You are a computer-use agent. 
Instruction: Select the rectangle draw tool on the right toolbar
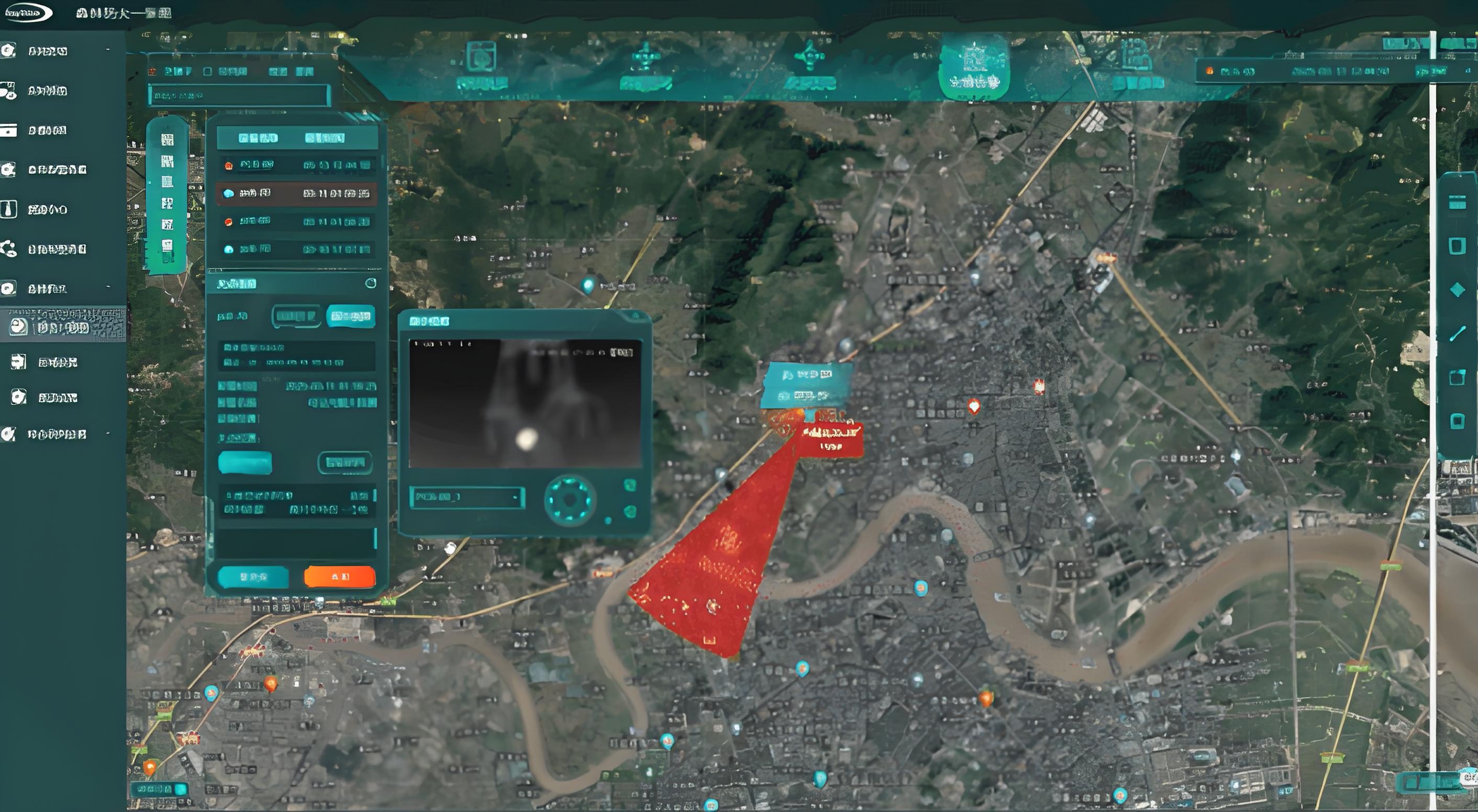coord(1458,246)
